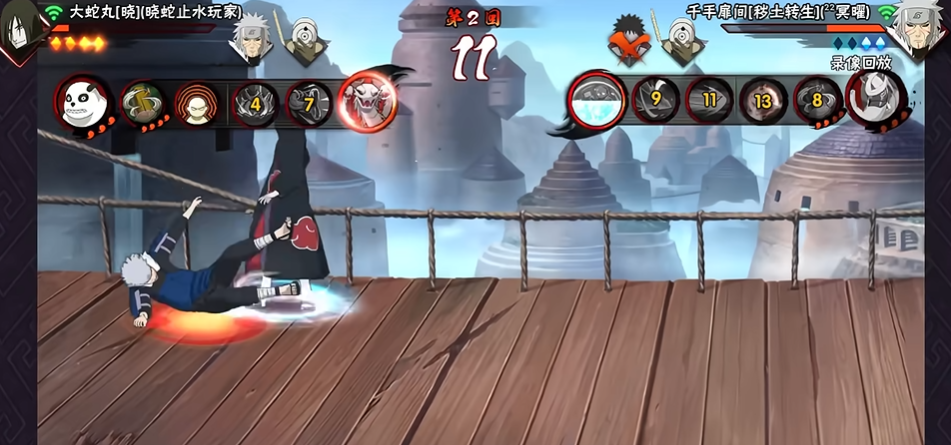Select the crossed-out defeated ninja portrait
Screen dimensions: 951x445
tap(629, 42)
